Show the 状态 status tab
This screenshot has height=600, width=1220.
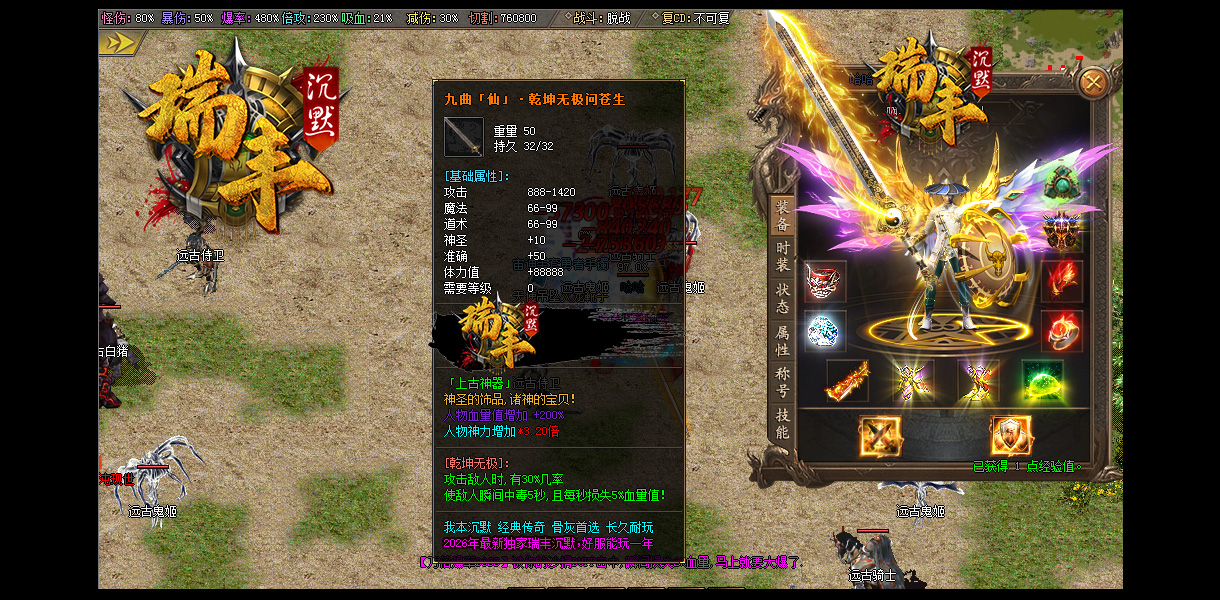[782, 297]
